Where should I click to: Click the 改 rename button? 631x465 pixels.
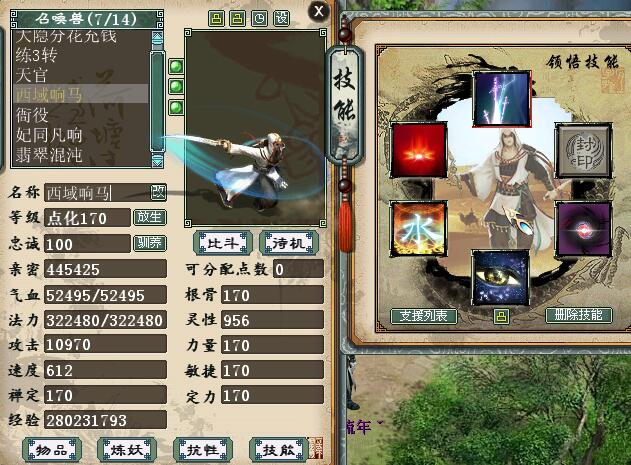pos(158,192)
